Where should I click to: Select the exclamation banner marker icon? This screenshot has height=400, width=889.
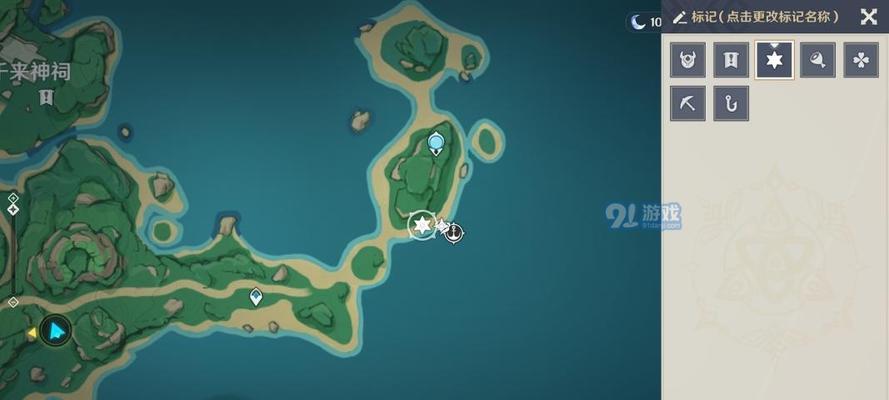[x=731, y=60]
